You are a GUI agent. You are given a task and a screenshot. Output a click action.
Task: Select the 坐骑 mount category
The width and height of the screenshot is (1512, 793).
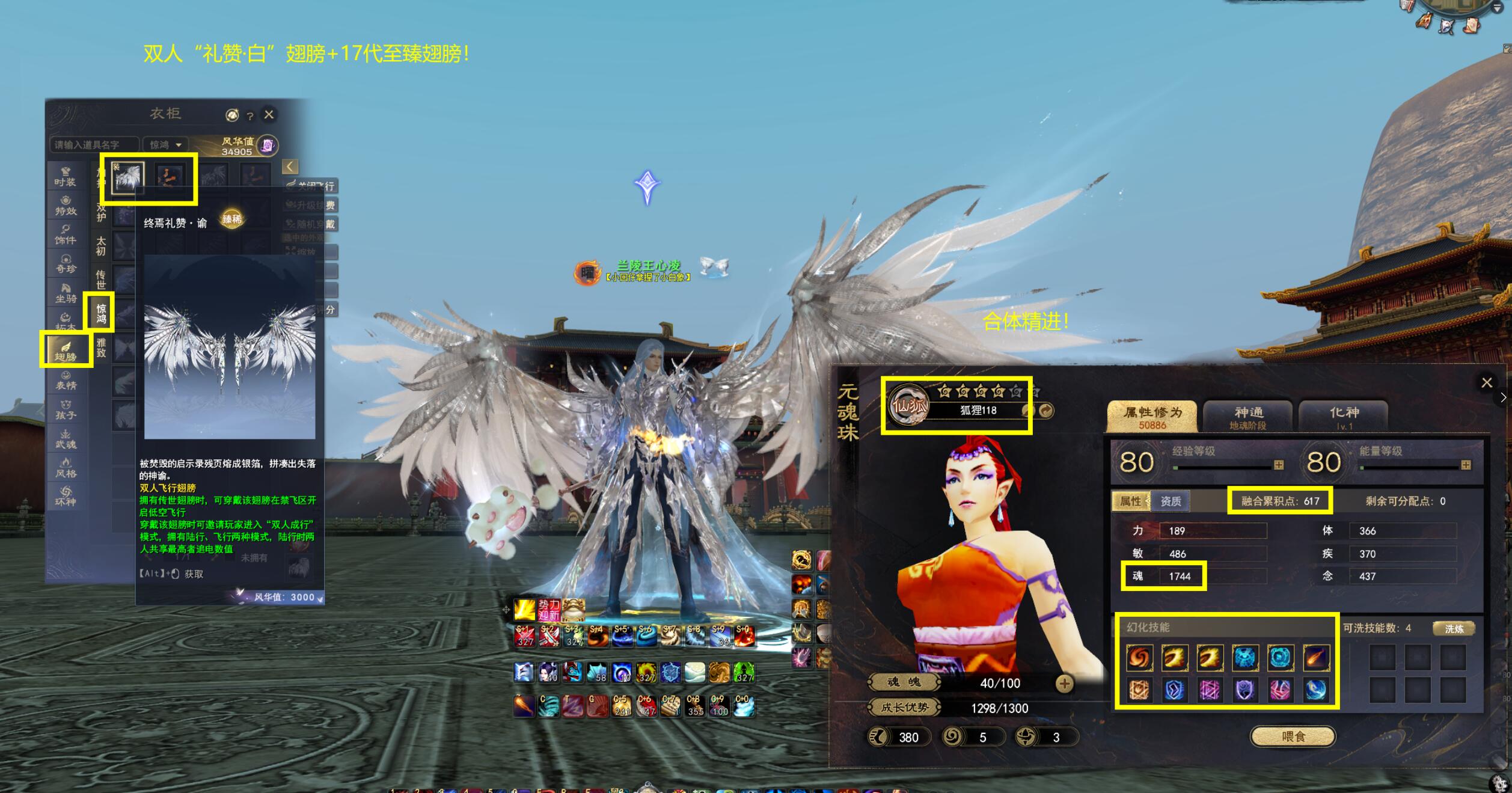coord(66,293)
